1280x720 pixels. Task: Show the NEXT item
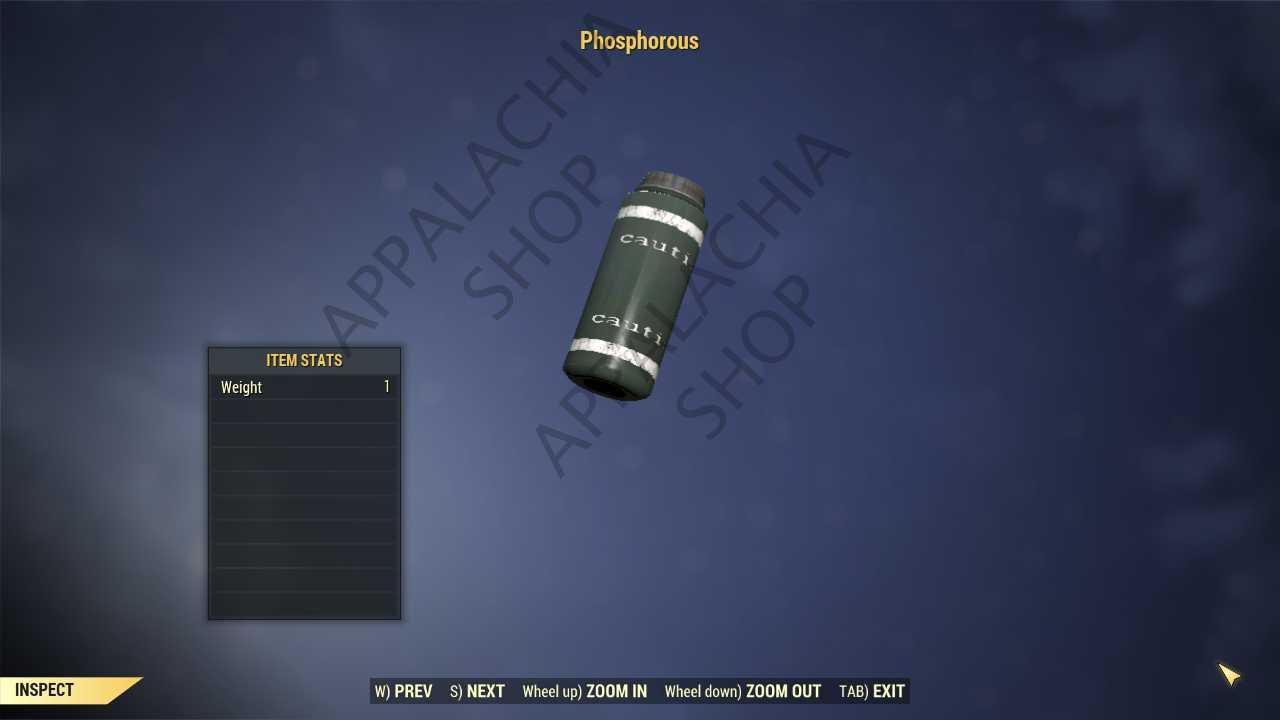(x=478, y=691)
